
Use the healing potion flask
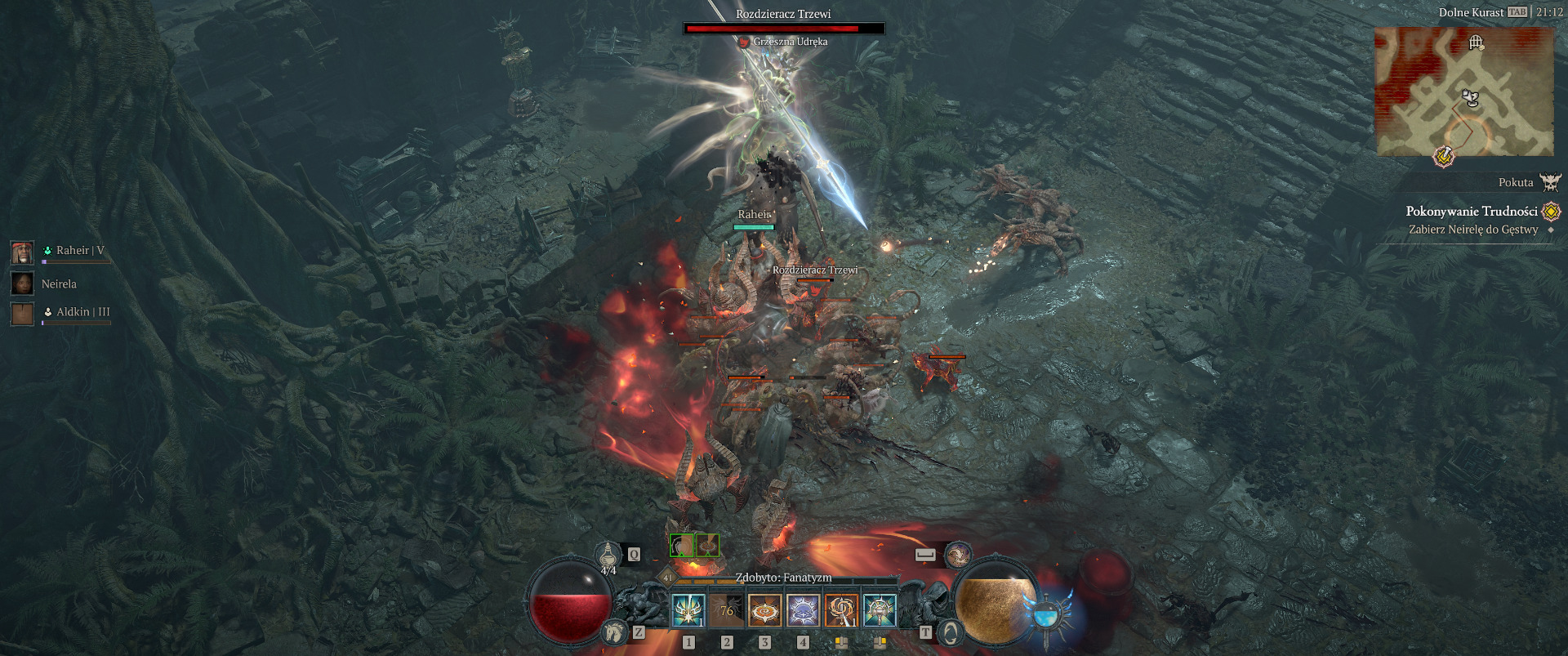608,555
